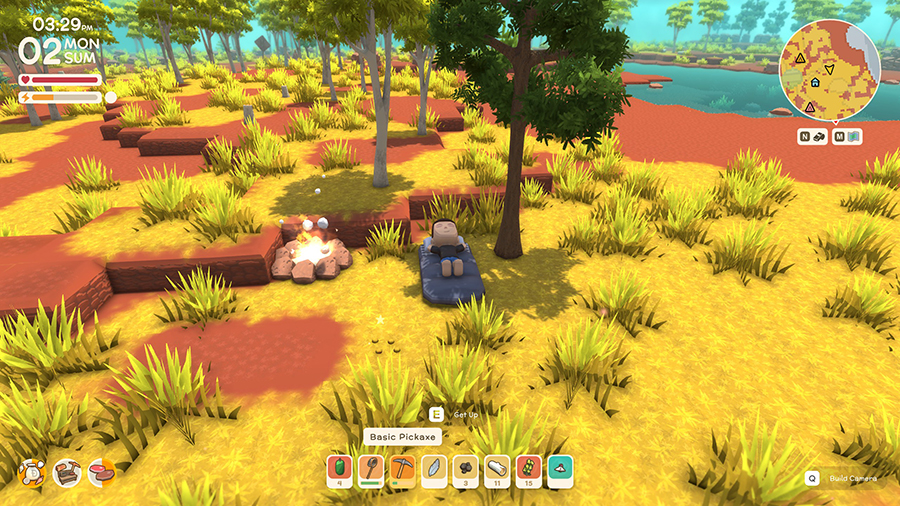Click the raw and cooked meat icon
This screenshot has height=506, width=900.
pyautogui.click(x=101, y=472)
